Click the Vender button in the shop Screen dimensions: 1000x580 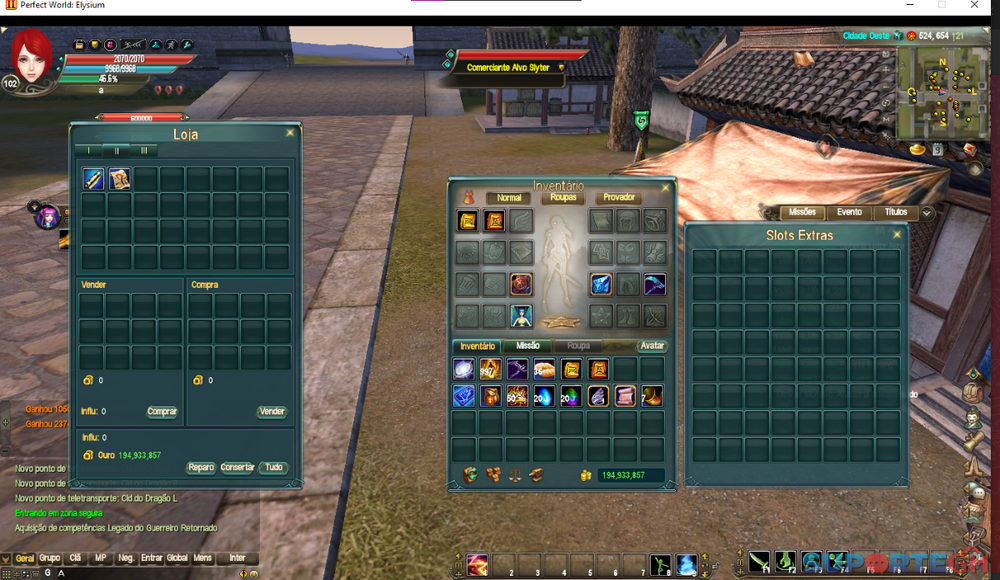coord(272,411)
